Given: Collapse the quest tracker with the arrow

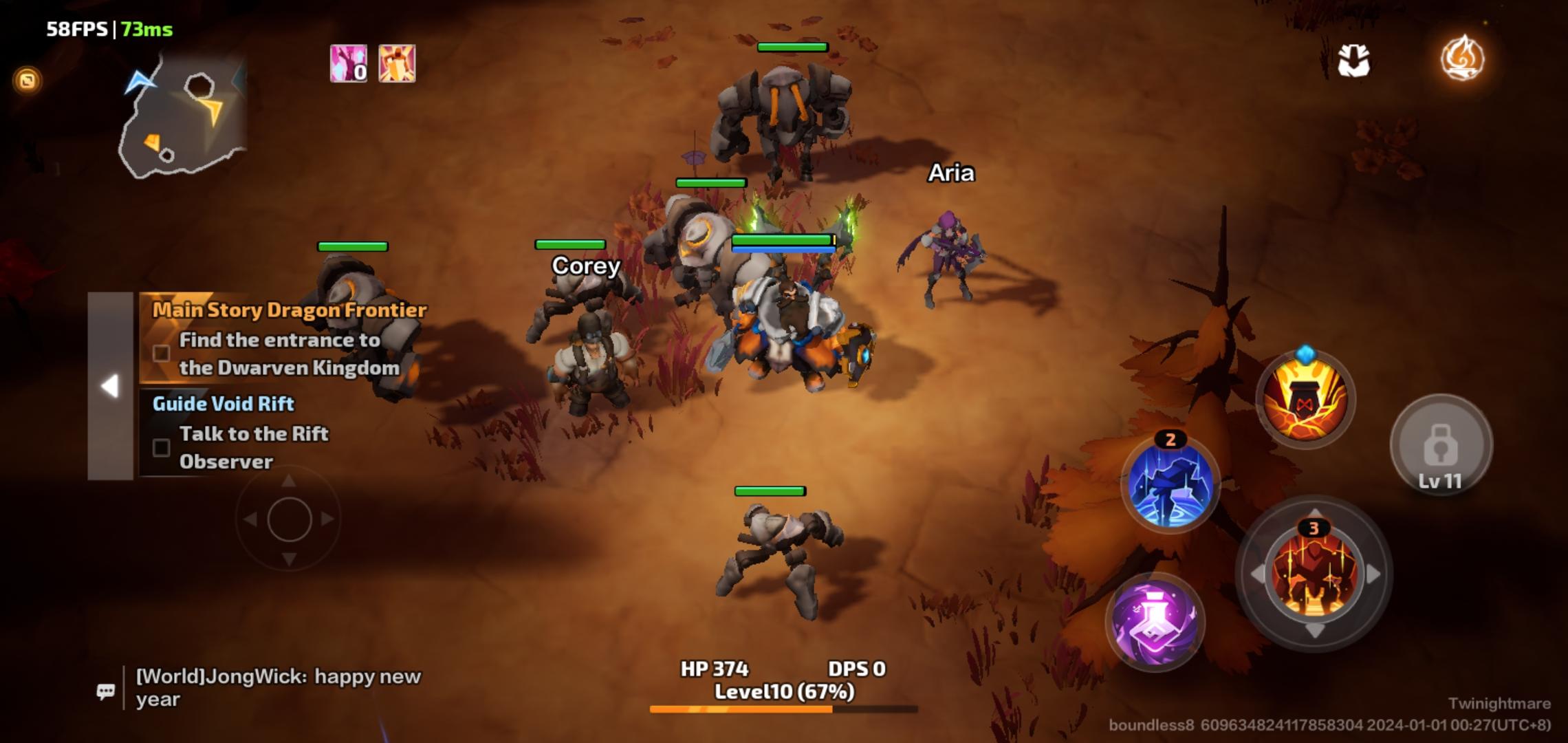Looking at the screenshot, I should [110, 385].
